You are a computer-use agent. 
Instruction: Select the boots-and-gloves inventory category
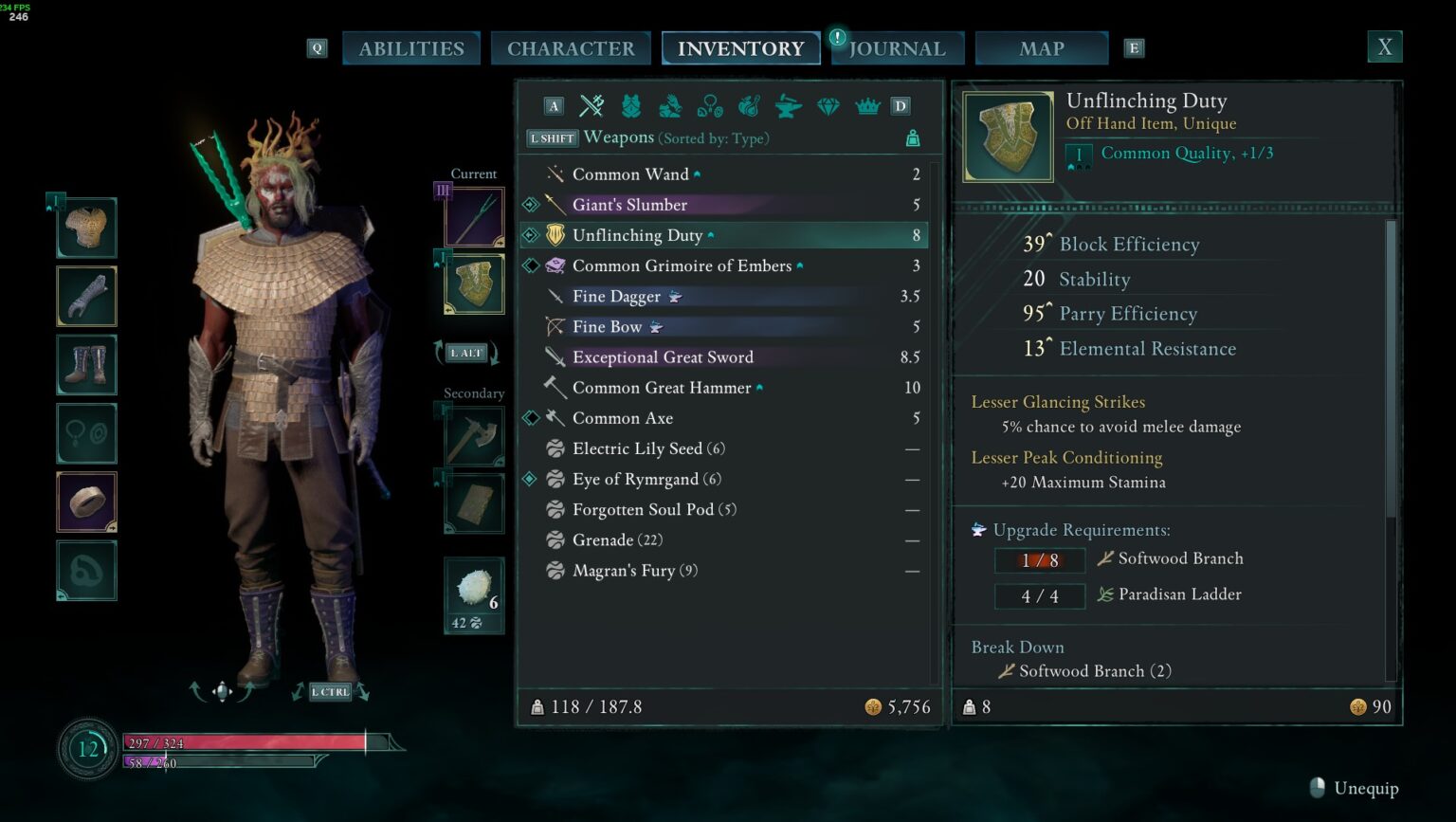[670, 106]
